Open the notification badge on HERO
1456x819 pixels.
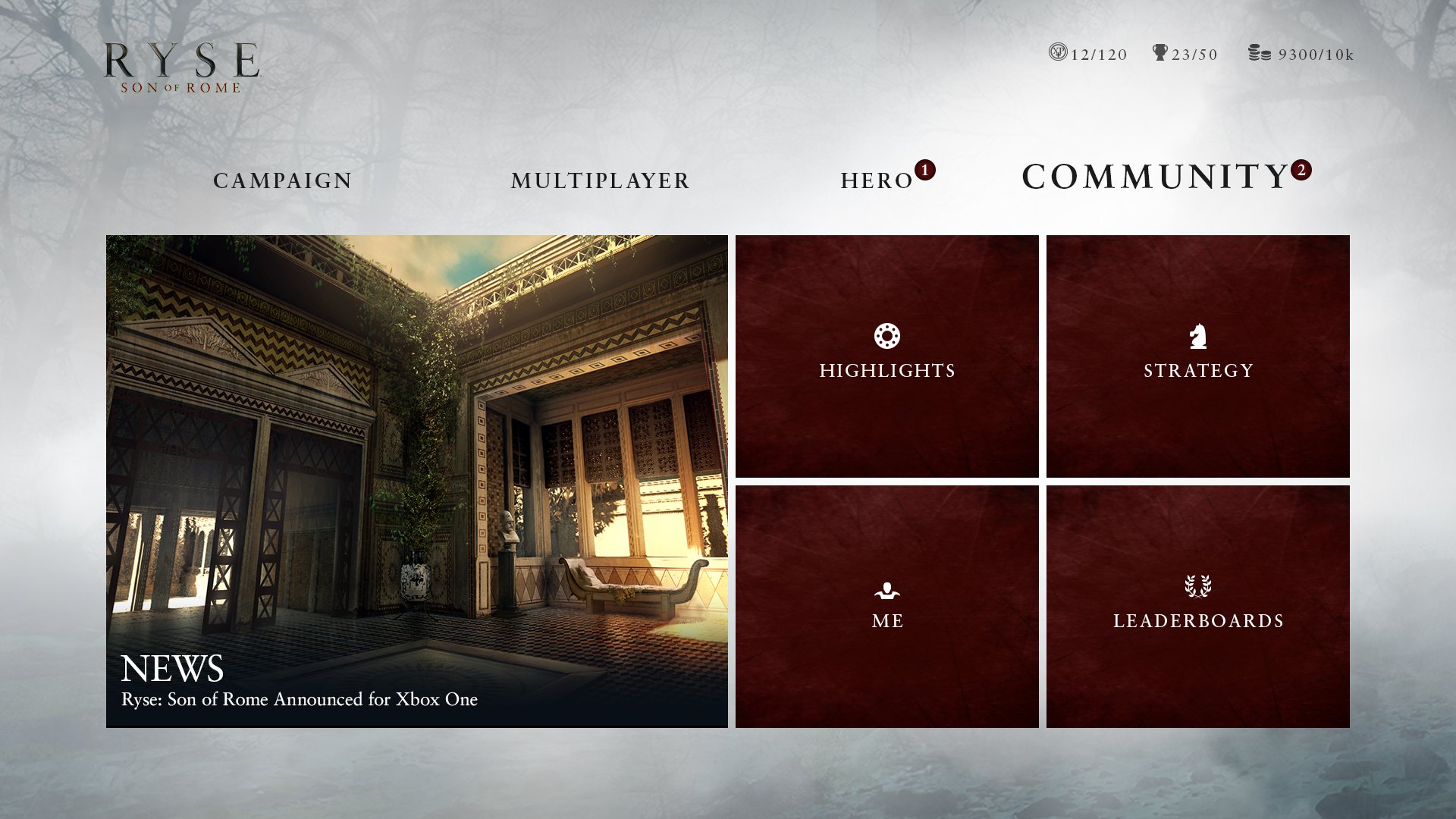click(924, 171)
